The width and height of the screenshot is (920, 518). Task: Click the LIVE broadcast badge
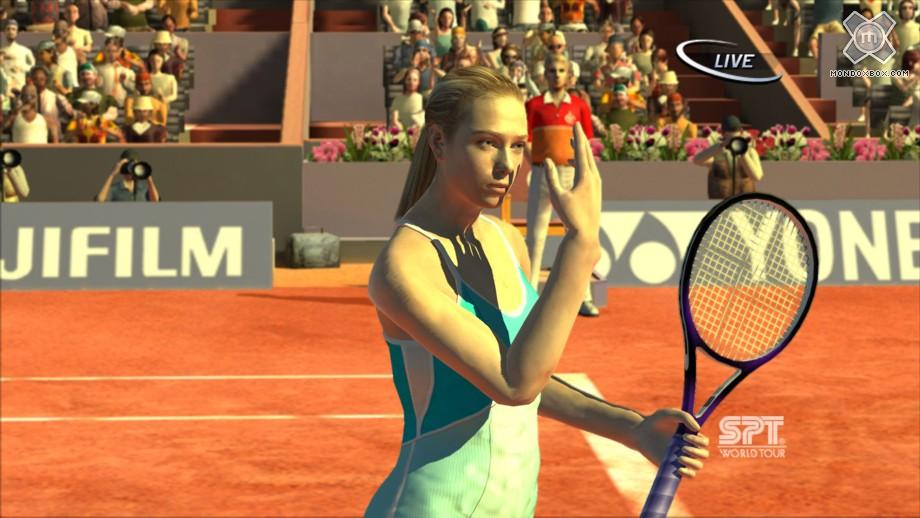tap(728, 61)
